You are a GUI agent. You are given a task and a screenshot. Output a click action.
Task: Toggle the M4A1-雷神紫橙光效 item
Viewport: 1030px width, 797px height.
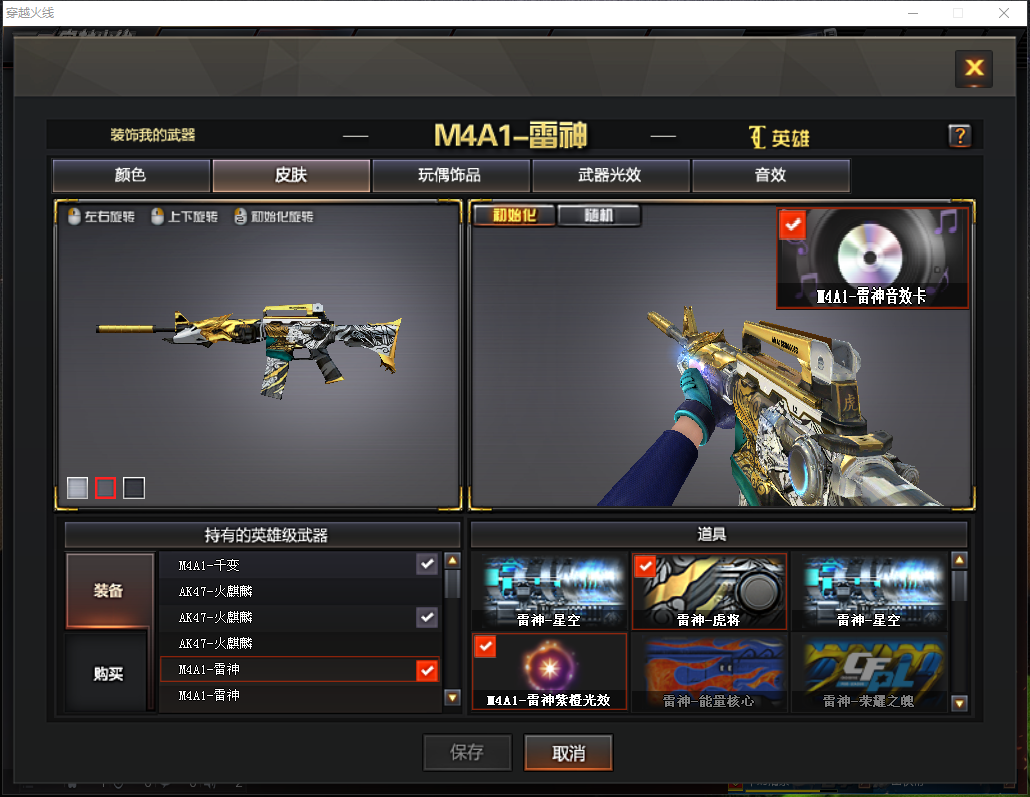[x=549, y=671]
